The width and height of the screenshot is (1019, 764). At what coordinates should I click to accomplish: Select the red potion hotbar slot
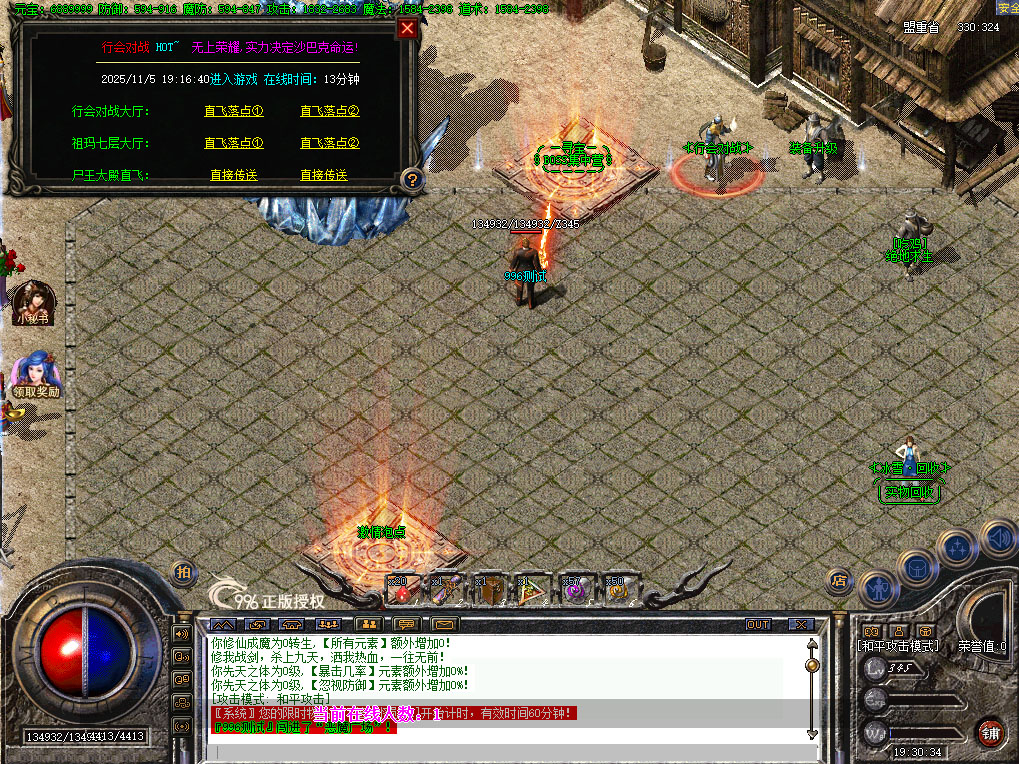[x=401, y=590]
